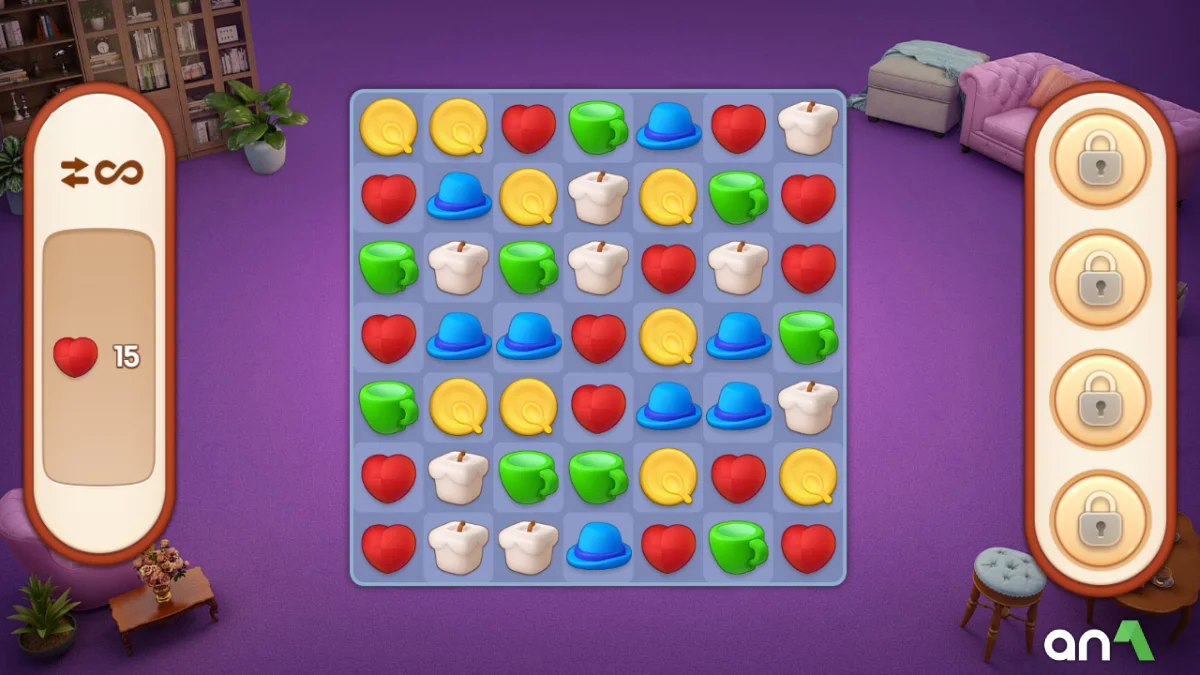Choose the yellow plate in the fourth row
This screenshot has width=1200, height=675.
tap(668, 337)
